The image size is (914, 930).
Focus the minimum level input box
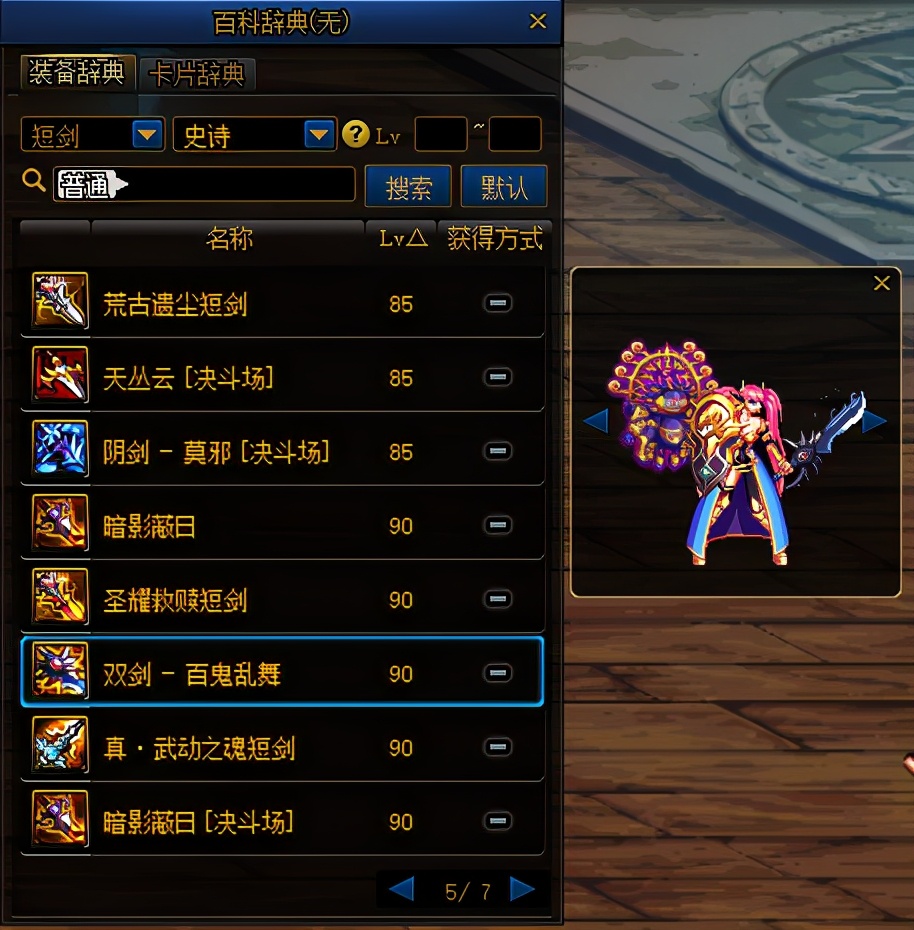click(x=440, y=134)
